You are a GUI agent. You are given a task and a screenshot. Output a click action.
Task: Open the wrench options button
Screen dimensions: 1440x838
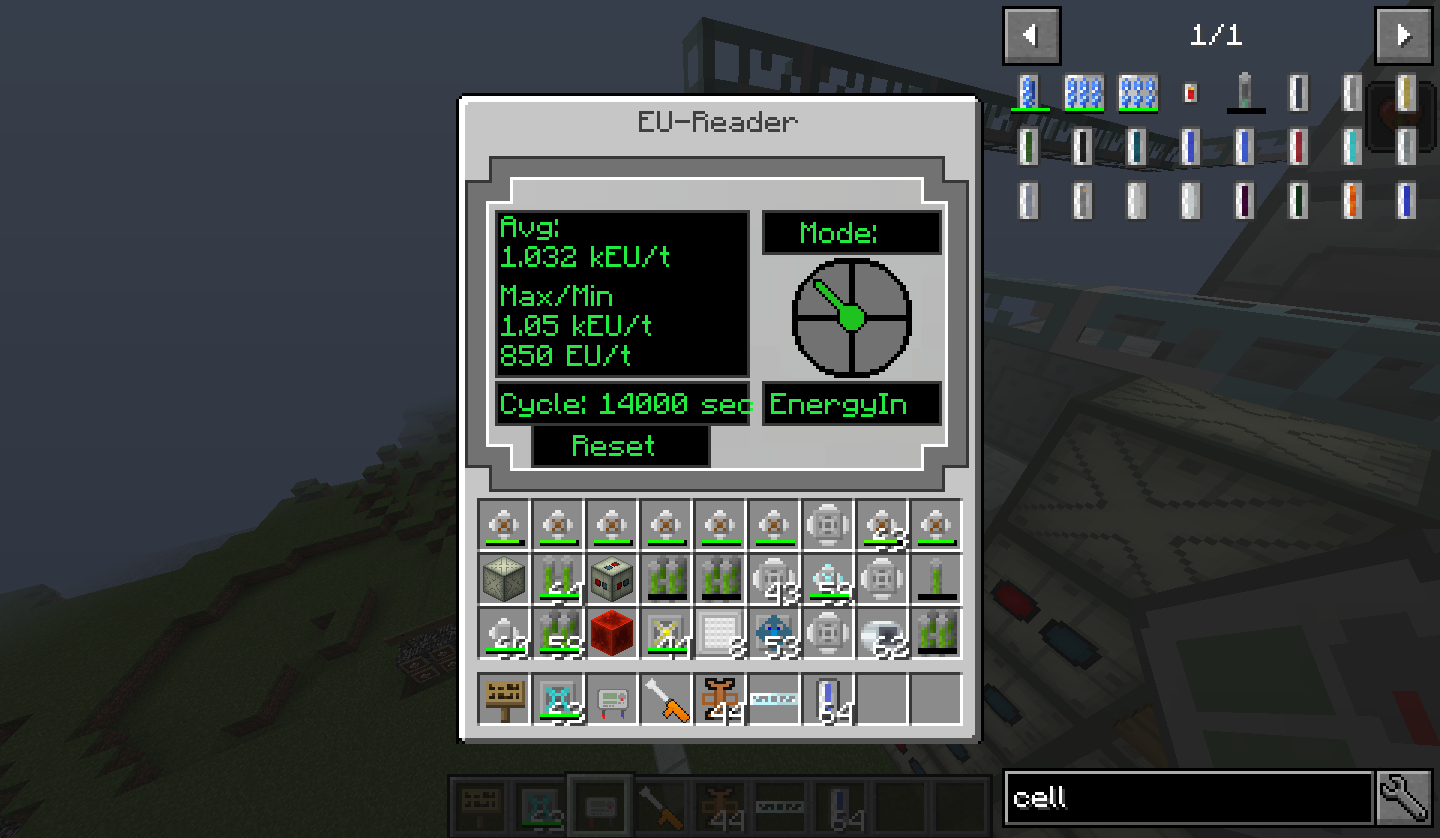point(1405,798)
